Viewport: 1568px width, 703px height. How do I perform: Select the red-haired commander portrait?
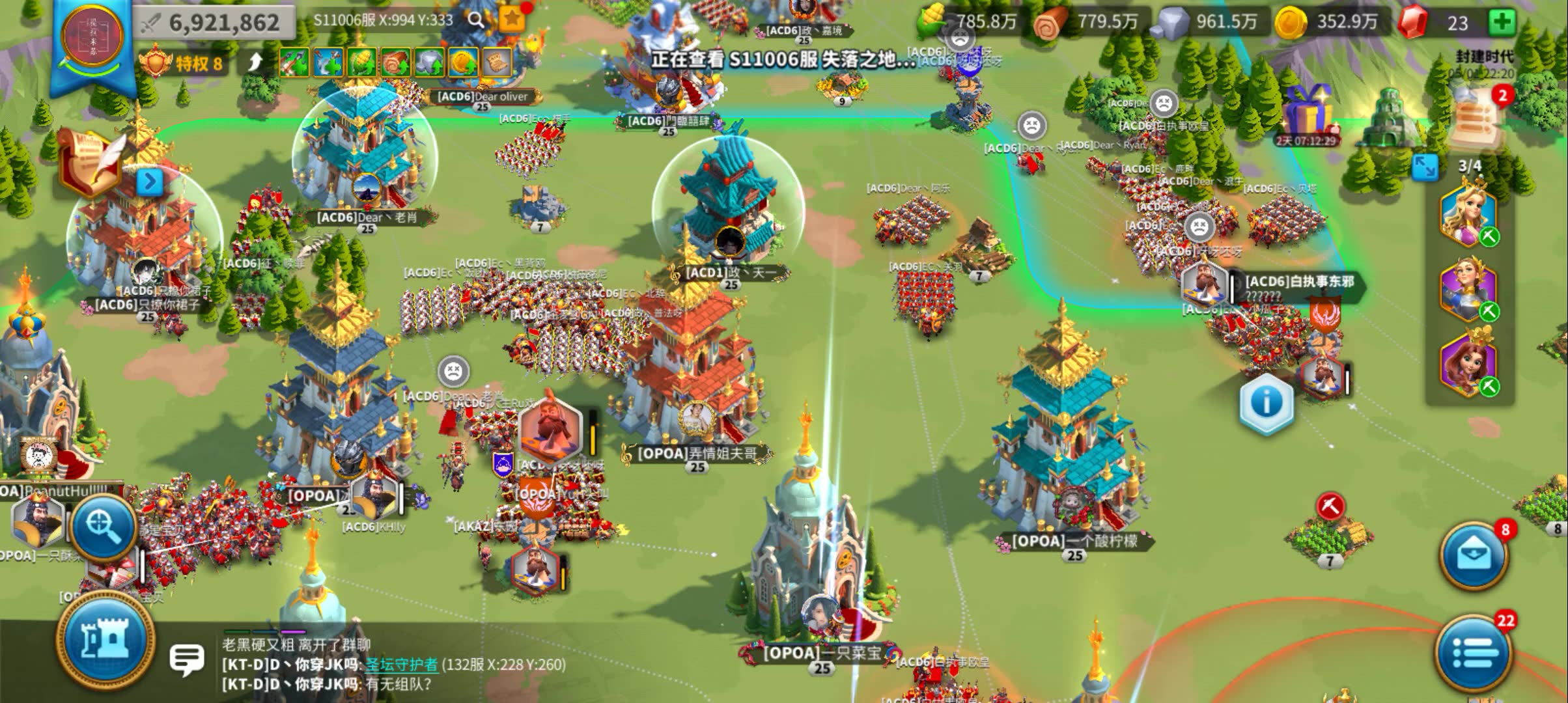point(1468,363)
